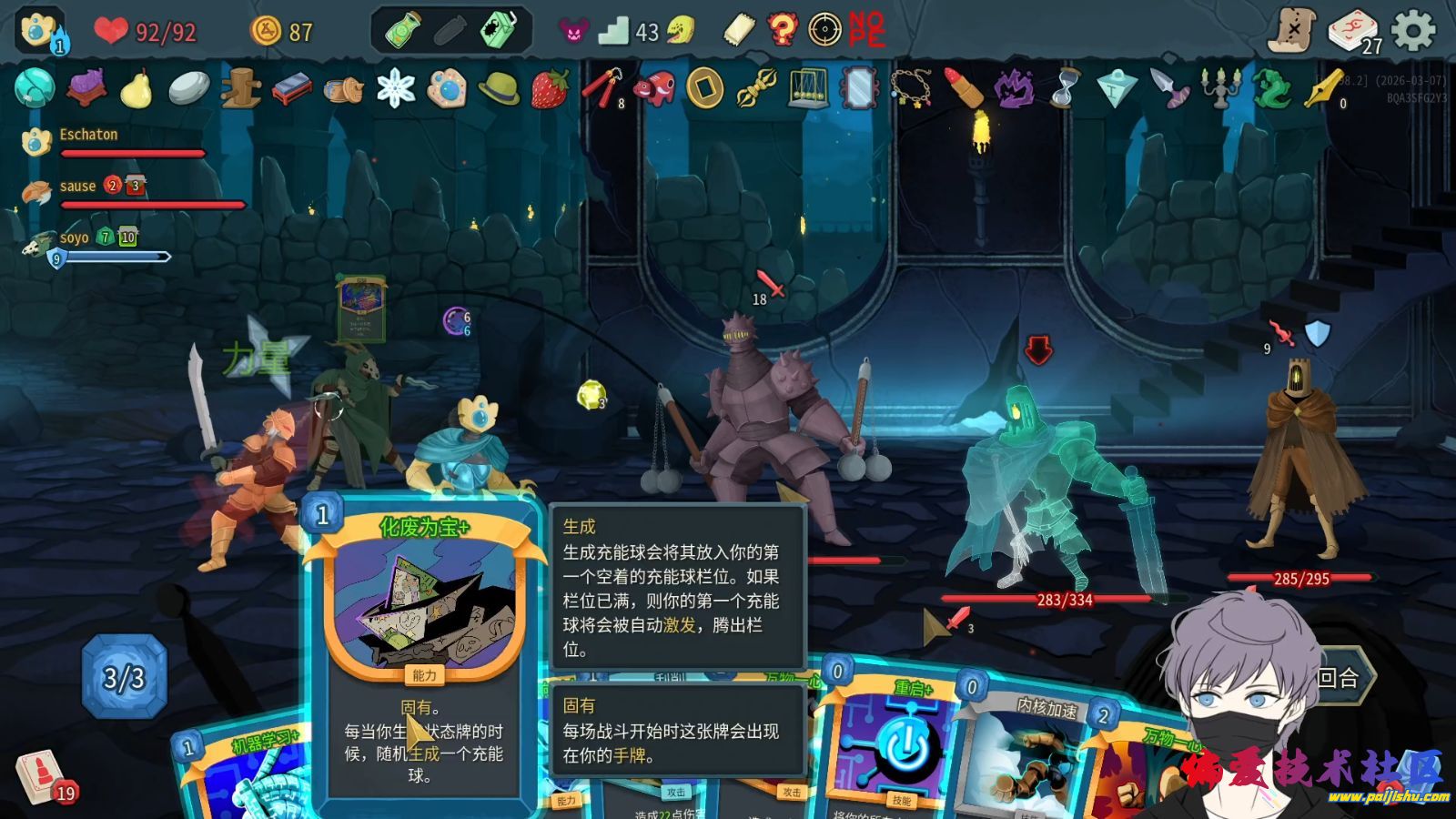Inspect the strawberry relic

pos(550,89)
